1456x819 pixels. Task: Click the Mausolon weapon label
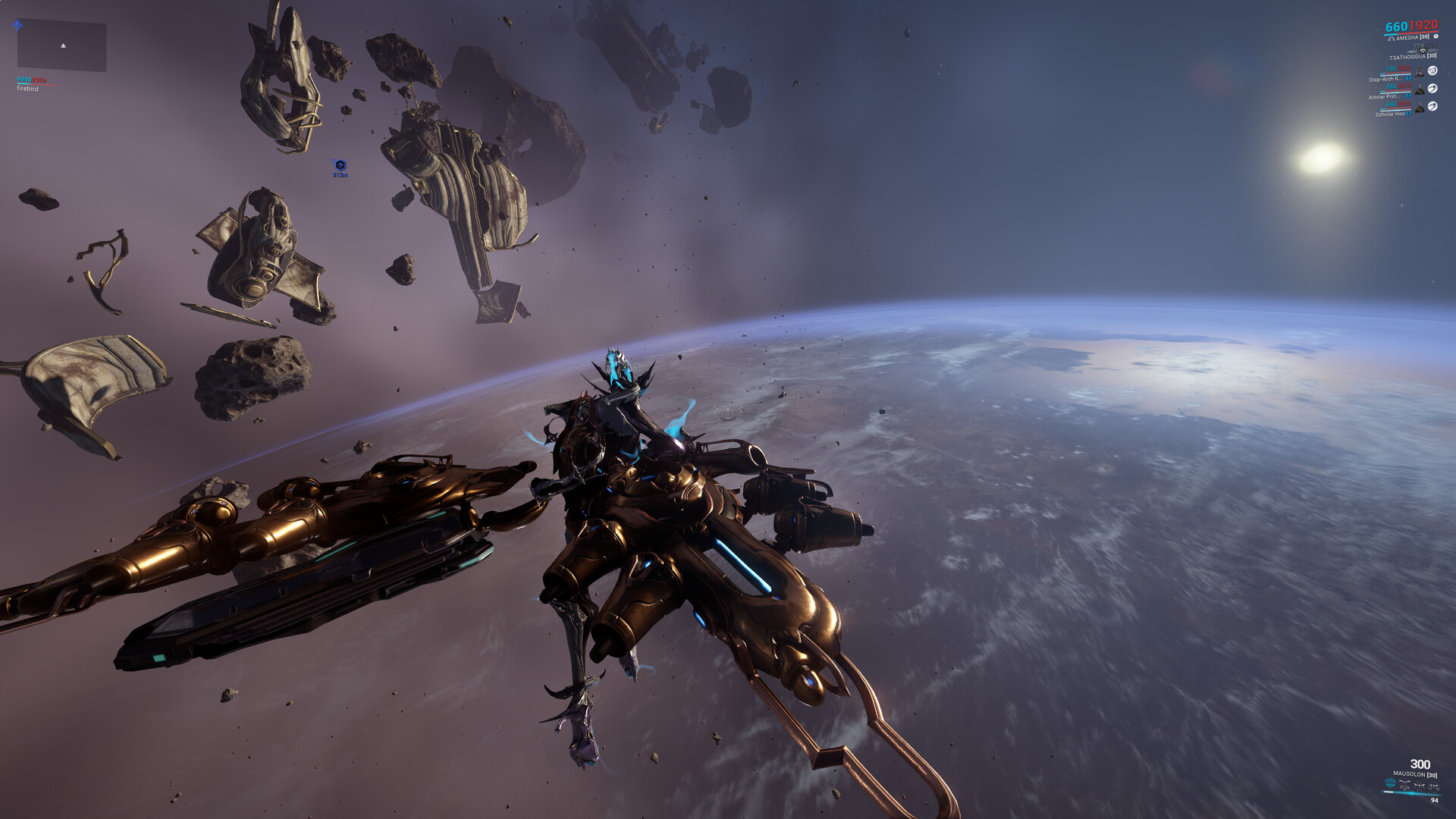1414,774
